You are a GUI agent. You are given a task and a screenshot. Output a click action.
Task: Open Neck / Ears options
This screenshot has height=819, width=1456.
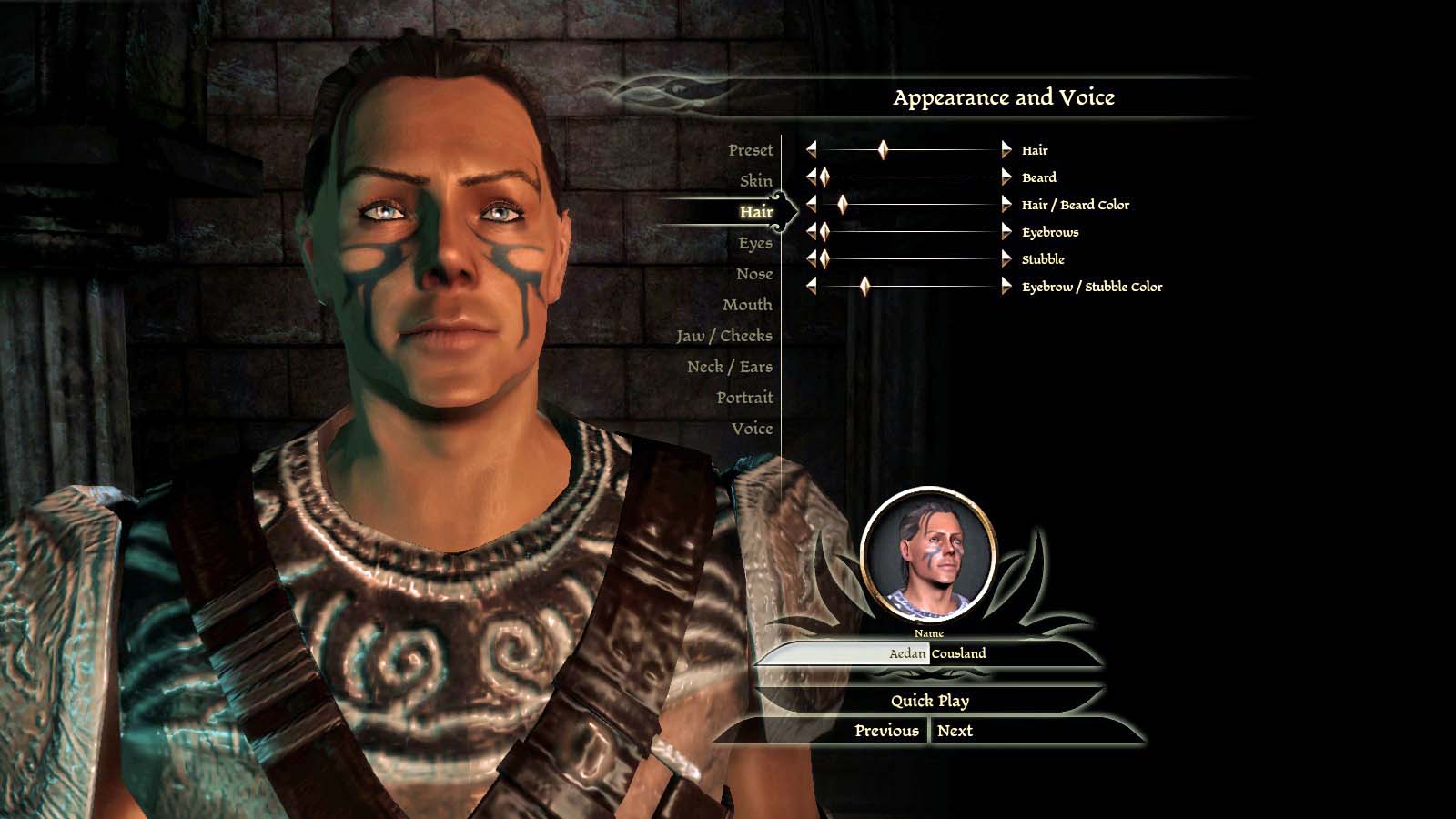729,367
